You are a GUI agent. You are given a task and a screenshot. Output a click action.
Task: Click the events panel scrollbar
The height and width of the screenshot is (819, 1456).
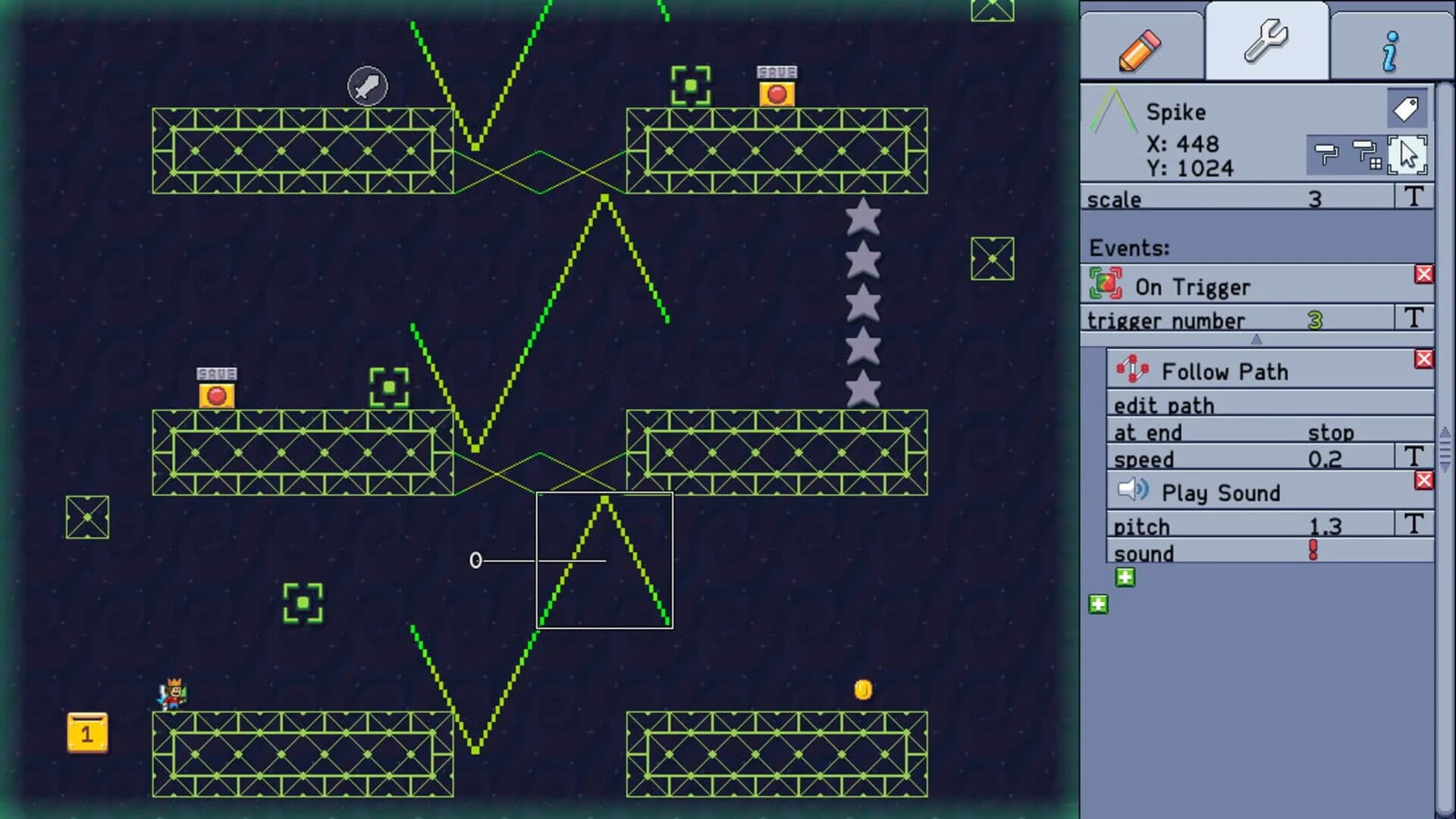click(x=1443, y=447)
